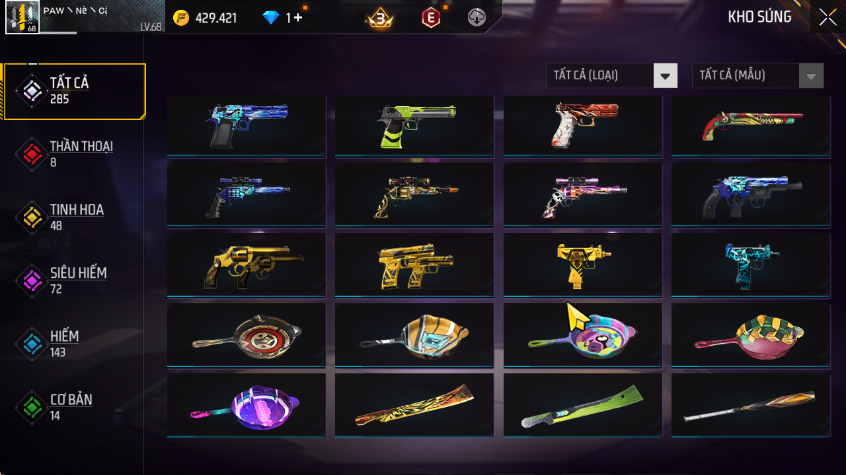Select the Tất Cả category tab
The height and width of the screenshot is (475, 846).
pos(74,91)
